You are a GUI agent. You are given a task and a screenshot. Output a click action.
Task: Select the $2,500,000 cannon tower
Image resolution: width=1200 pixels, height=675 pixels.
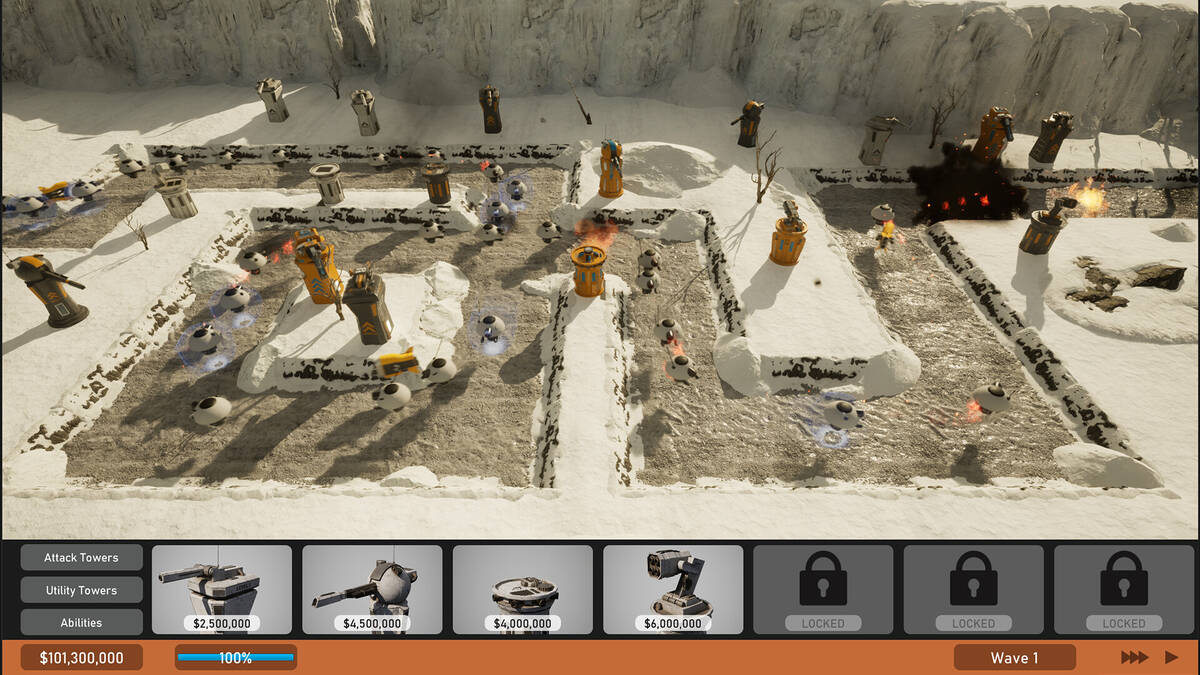pos(222,589)
